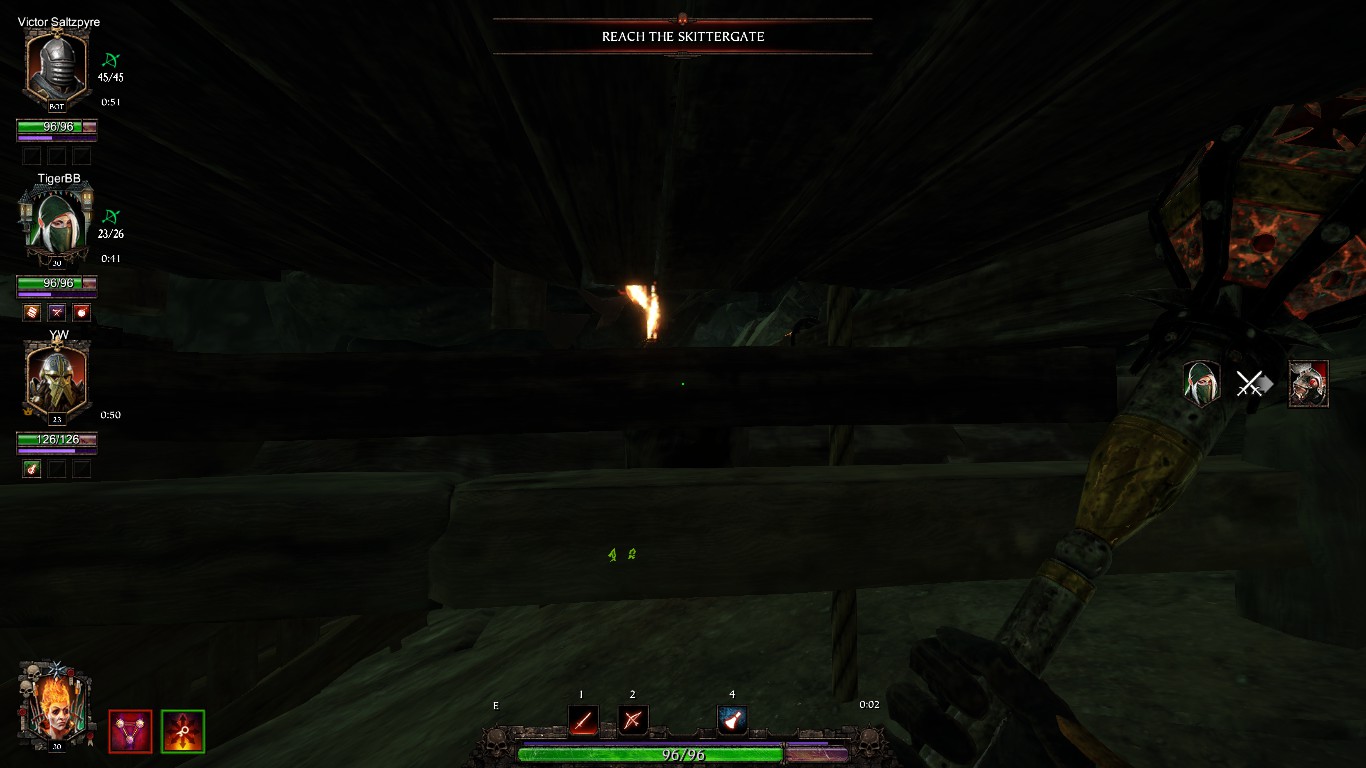The image size is (1366, 768).
Task: Select YW's gold-helmed portrait
Action: (x=57, y=380)
